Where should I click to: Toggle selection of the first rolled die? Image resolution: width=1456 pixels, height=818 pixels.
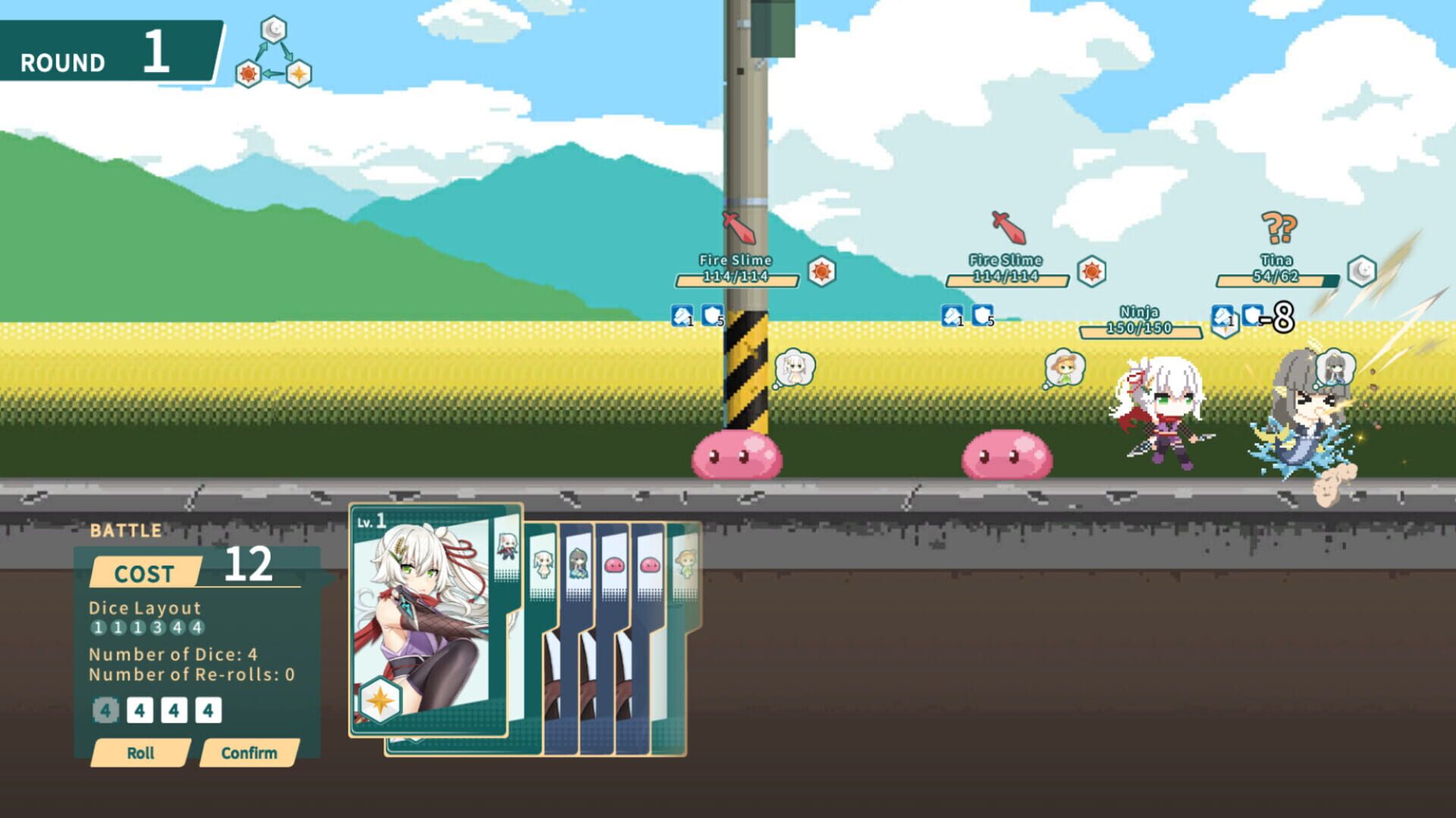(x=105, y=710)
